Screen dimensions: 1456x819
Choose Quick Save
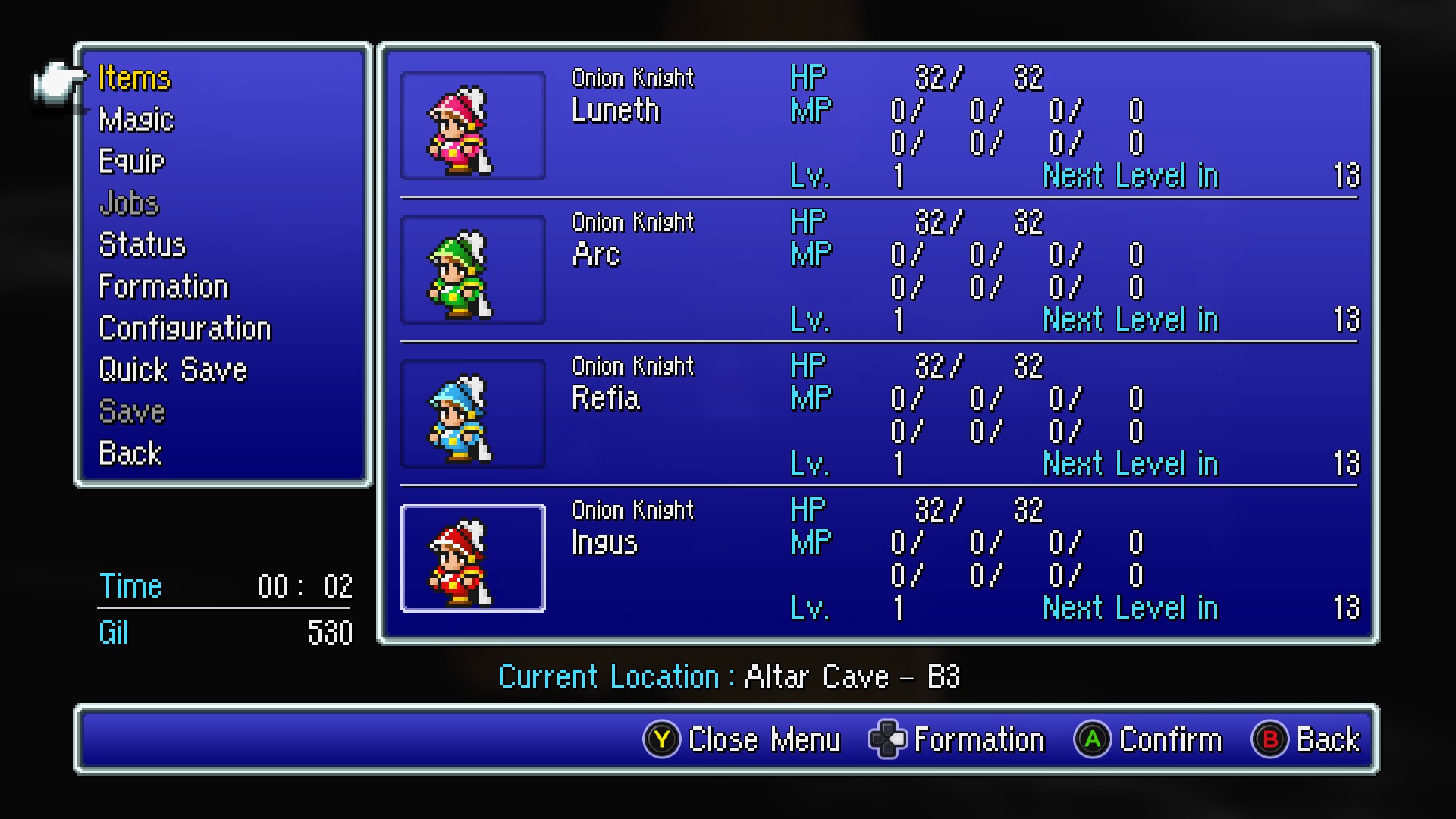(x=173, y=370)
